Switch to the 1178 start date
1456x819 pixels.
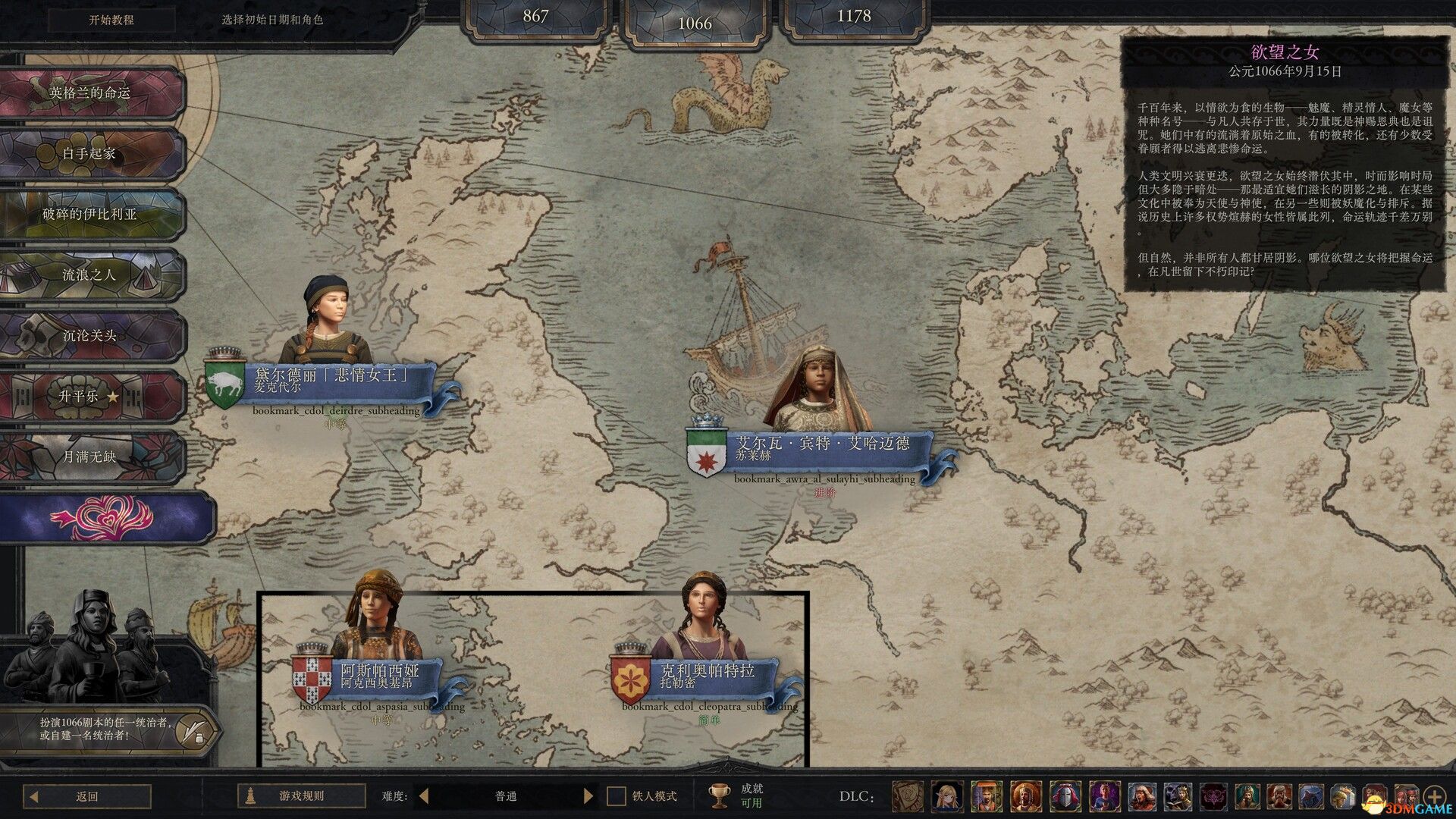854,17
